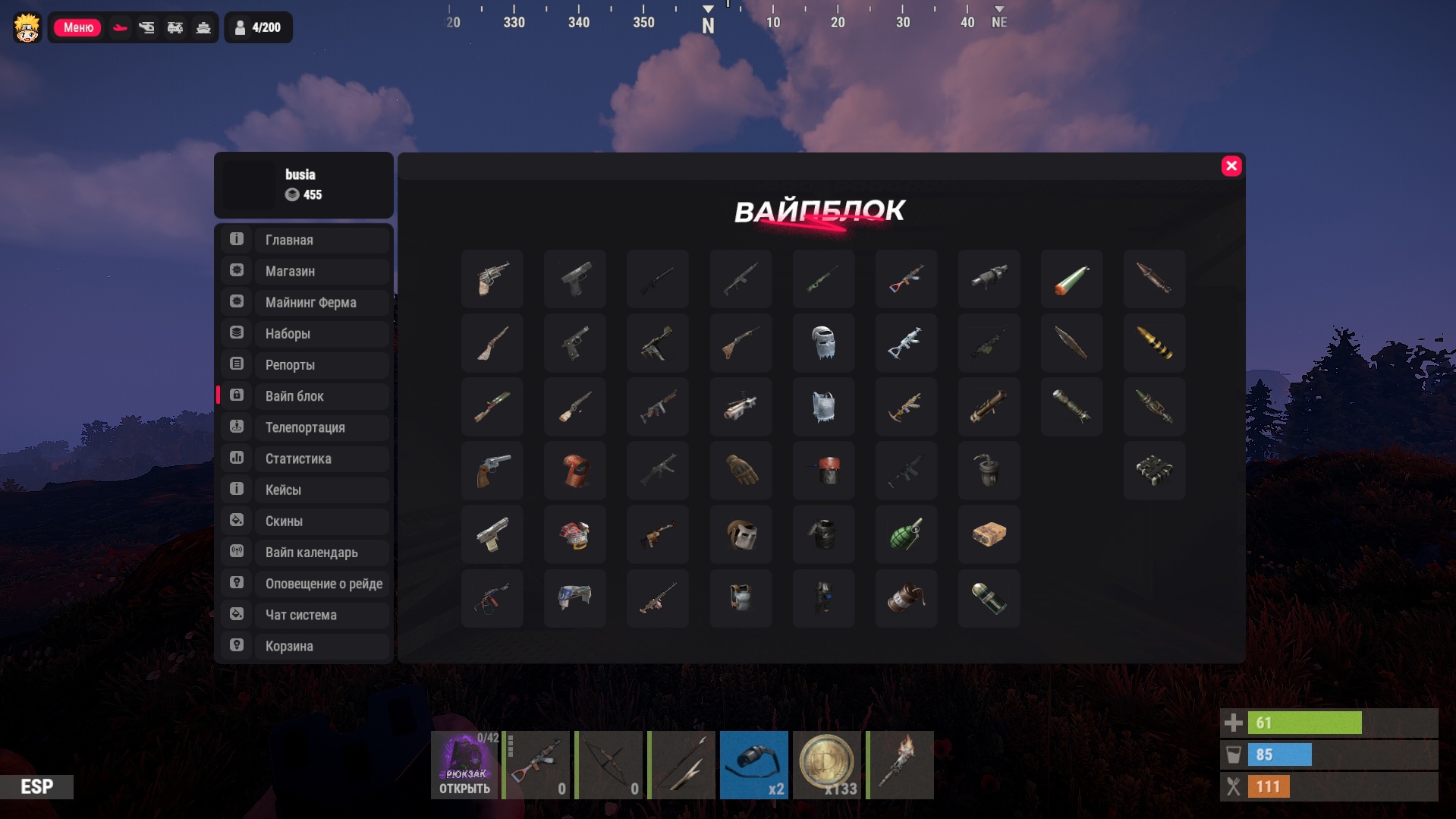Choose the Скины menu entry
This screenshot has height=819, width=1456.
click(305, 521)
